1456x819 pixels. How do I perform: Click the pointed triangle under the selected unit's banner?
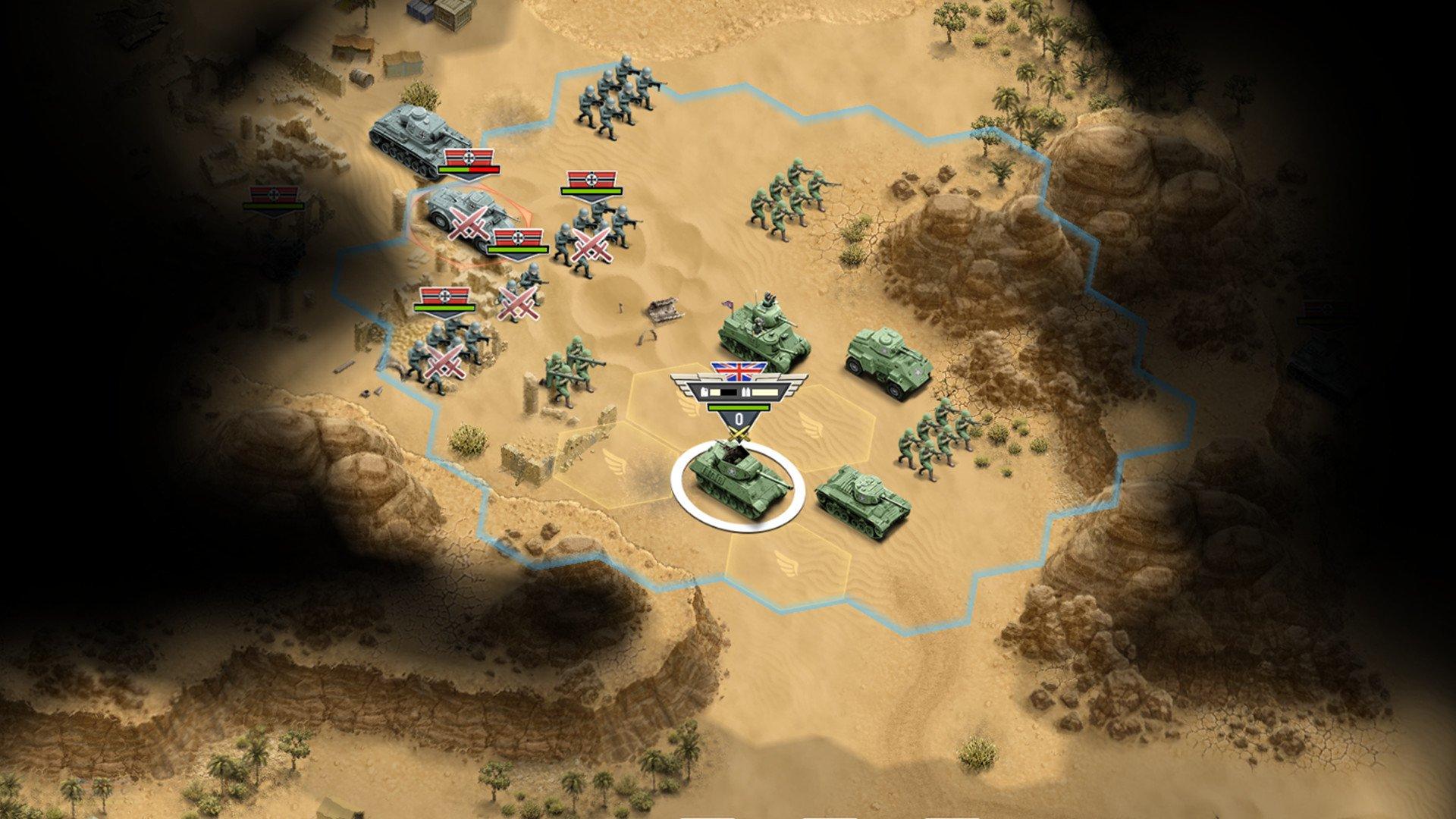(739, 441)
